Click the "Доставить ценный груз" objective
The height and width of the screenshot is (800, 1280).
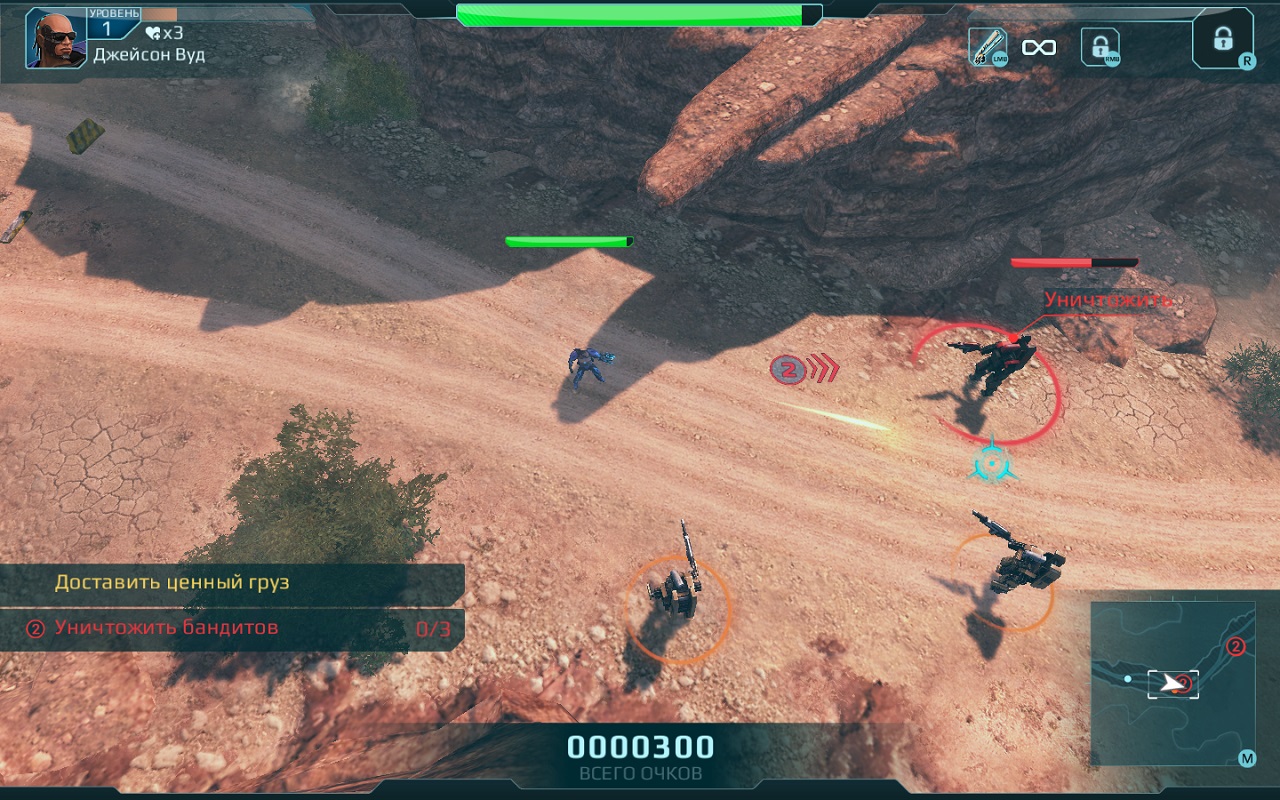[x=171, y=582]
